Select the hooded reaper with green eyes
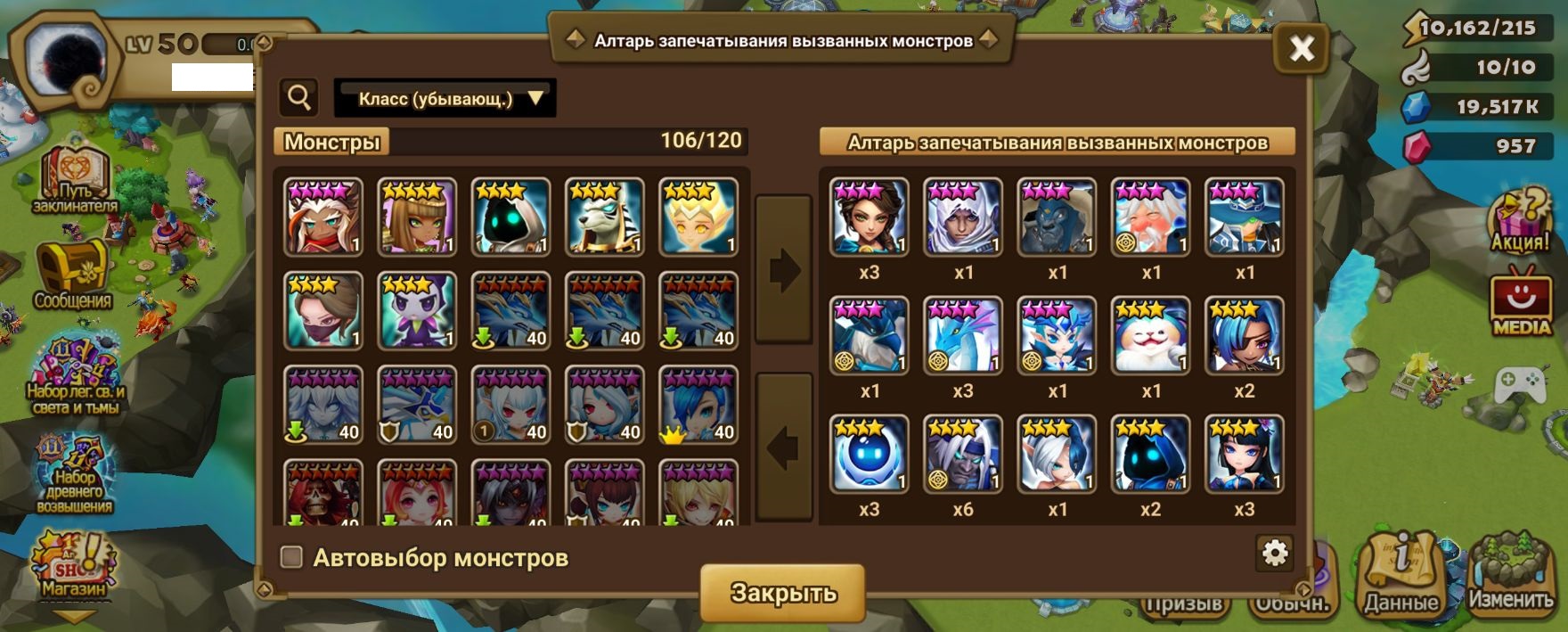The width and height of the screenshot is (1568, 632). tap(510, 217)
